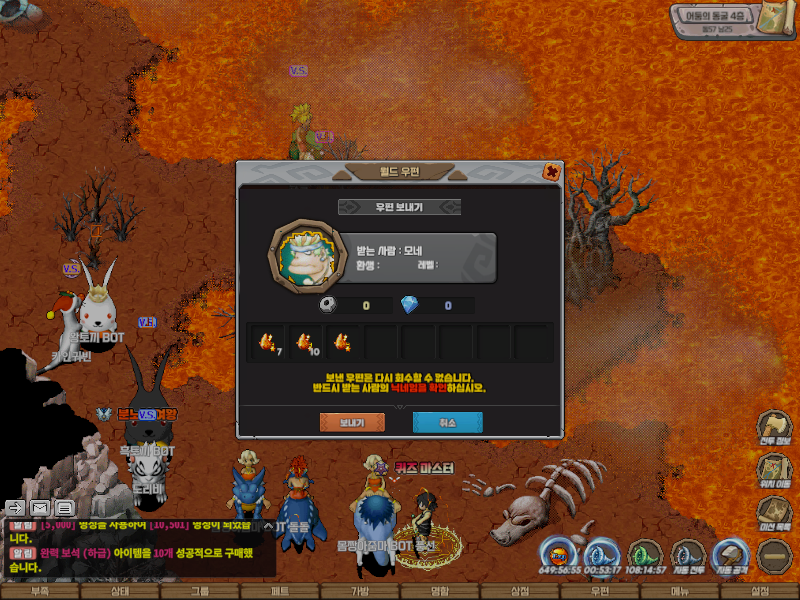Open the 가방 bag menu
This screenshot has width=800, height=600.
tap(360, 592)
